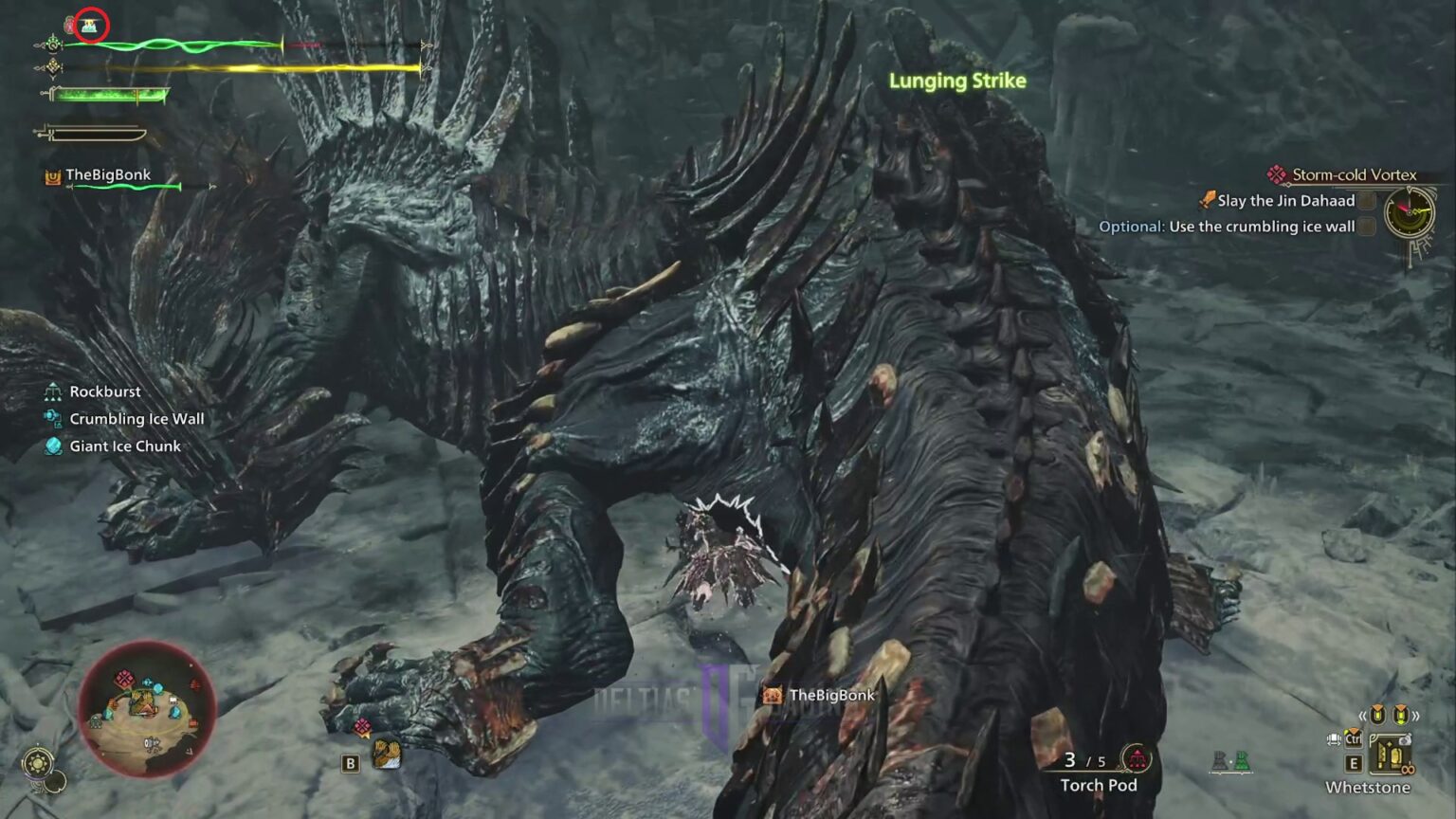Screen dimensions: 1456x819
Task: Check the Slay the Jin Dahaad objective box
Action: 1366,200
